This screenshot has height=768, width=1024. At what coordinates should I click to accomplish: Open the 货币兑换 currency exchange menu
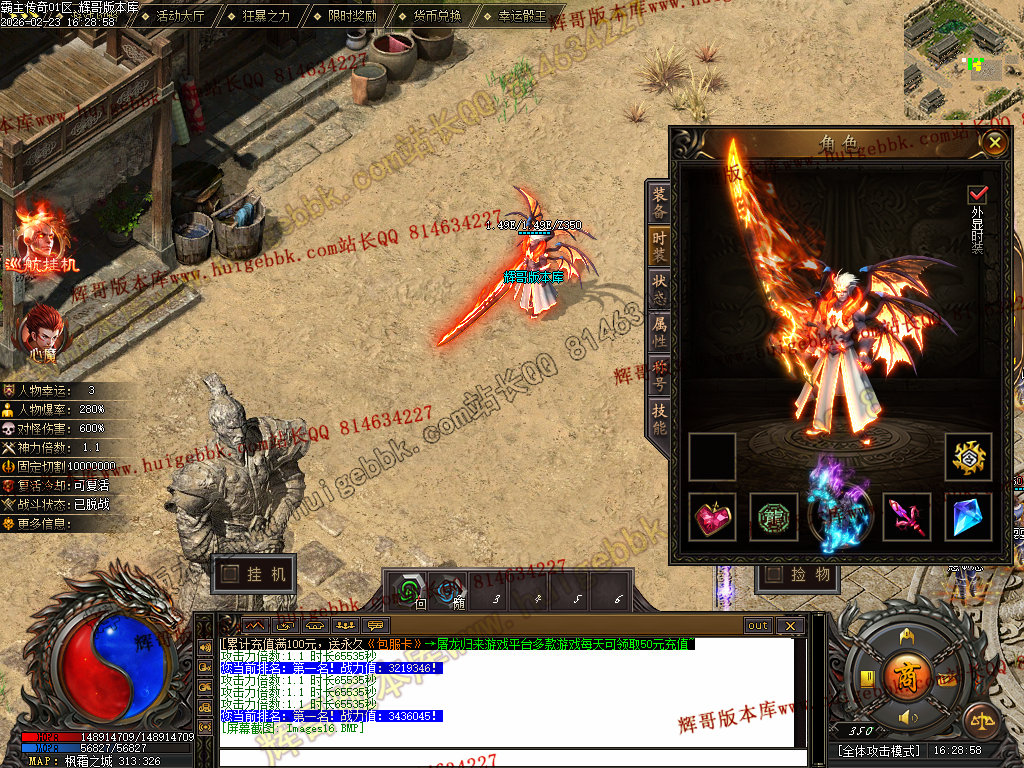pos(436,16)
